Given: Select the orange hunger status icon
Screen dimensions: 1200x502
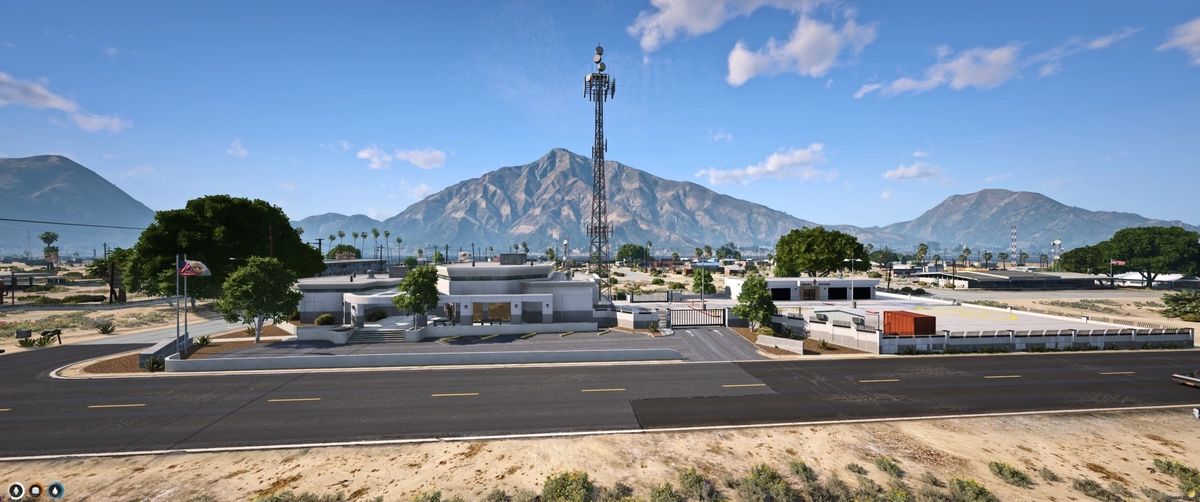Looking at the screenshot, I should tap(36, 490).
